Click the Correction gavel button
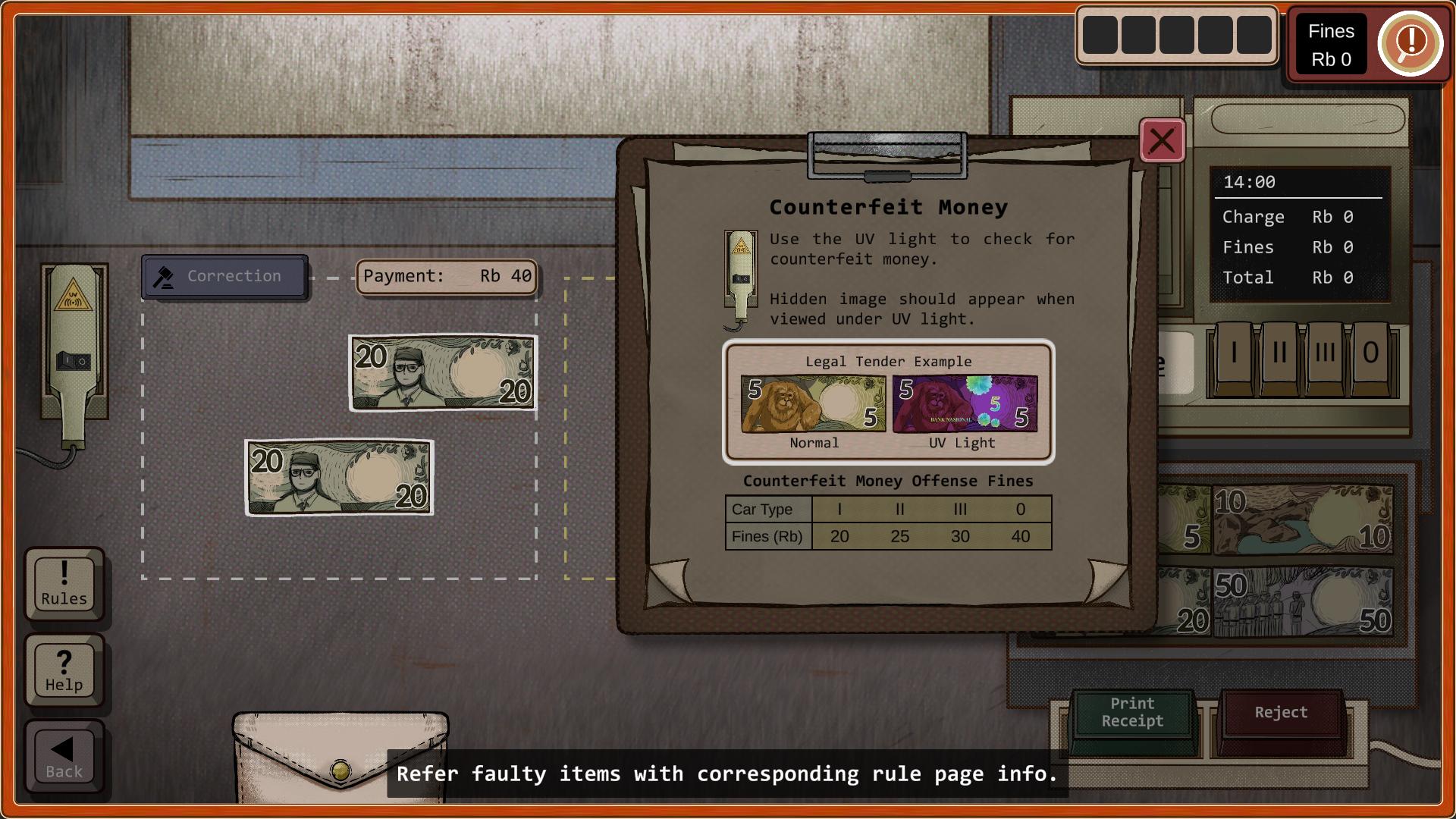This screenshot has height=819, width=1456. [x=224, y=277]
